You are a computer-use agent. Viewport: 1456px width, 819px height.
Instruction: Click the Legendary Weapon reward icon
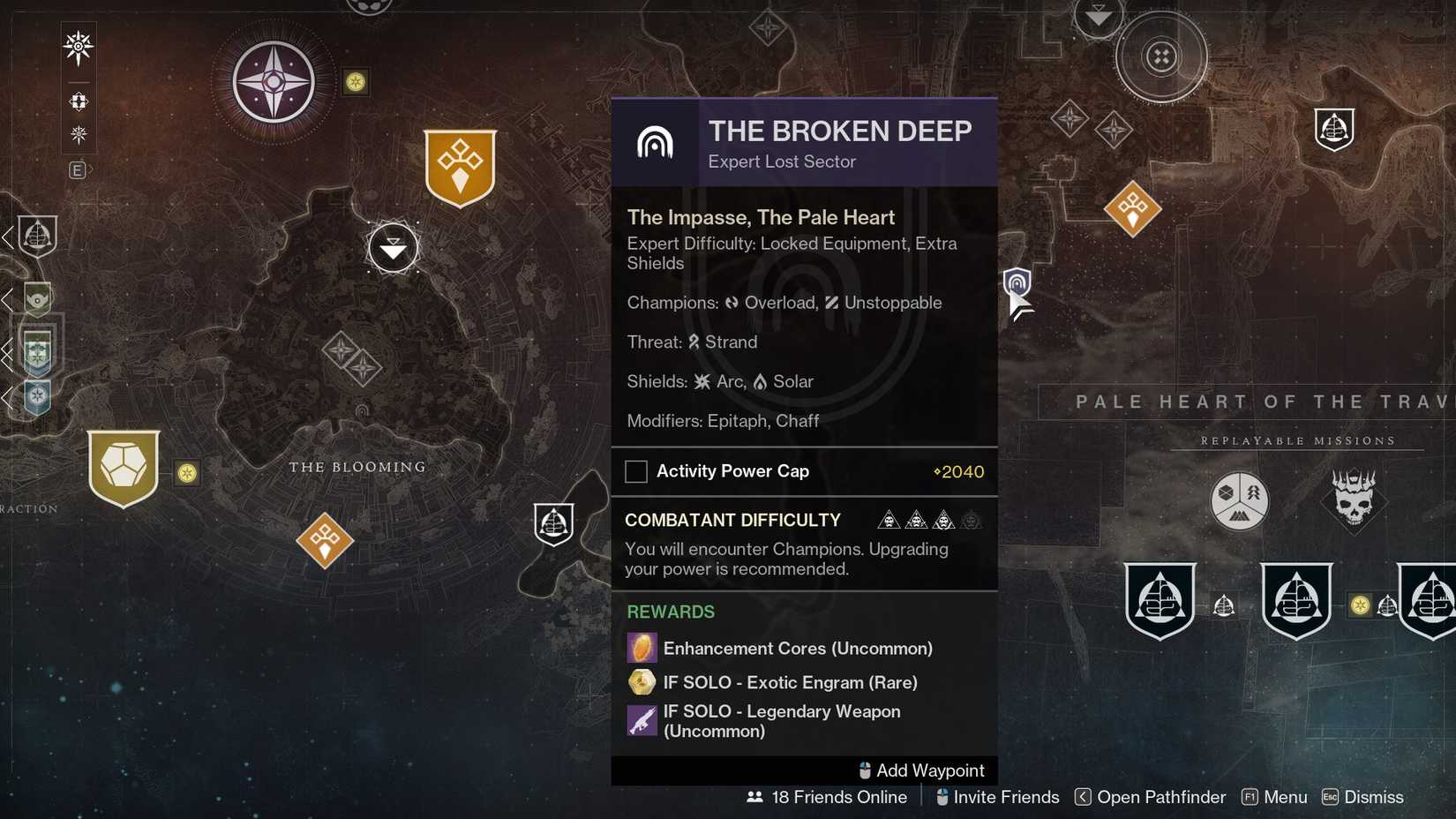pos(642,720)
